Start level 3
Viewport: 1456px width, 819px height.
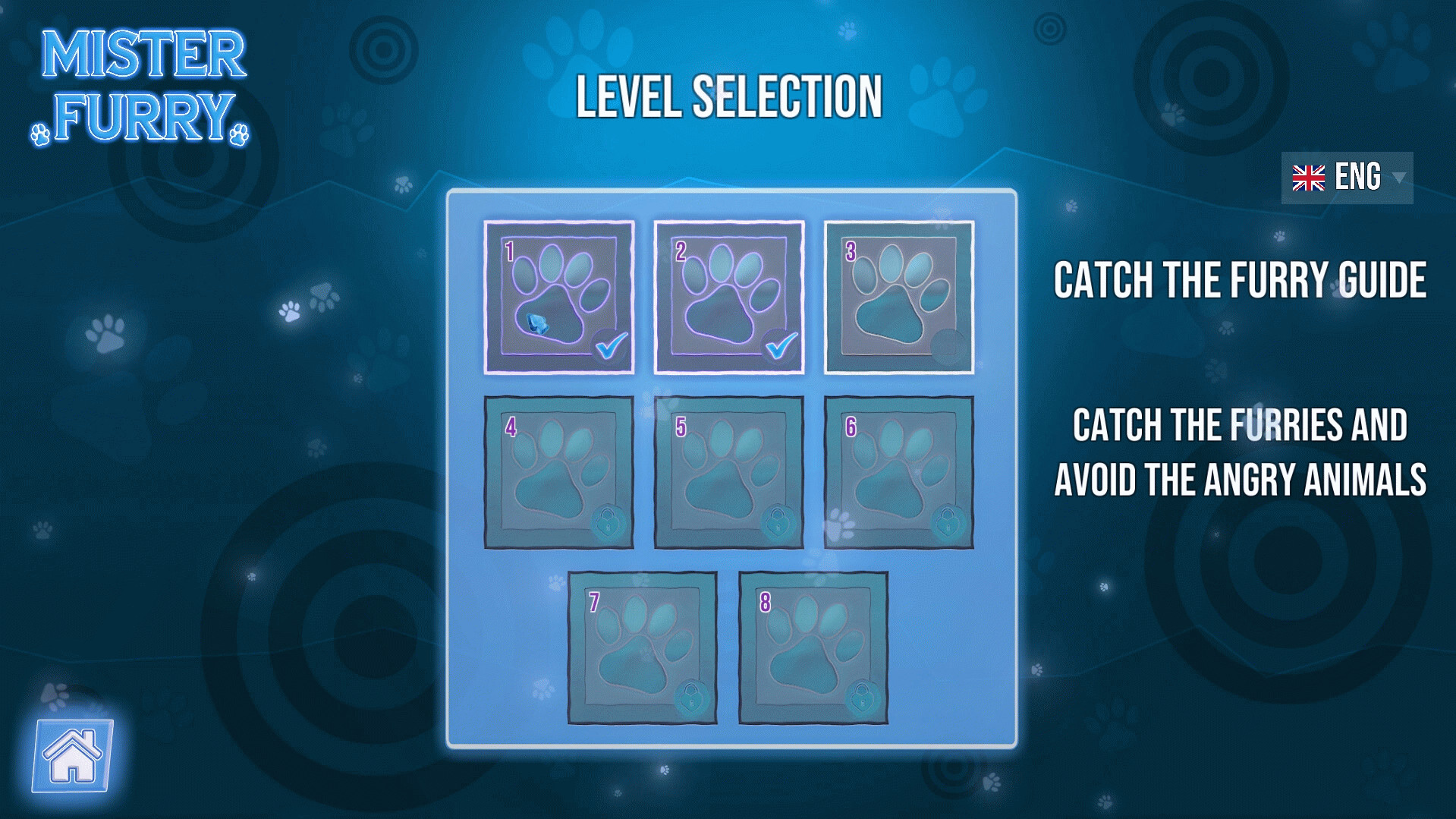[899, 298]
